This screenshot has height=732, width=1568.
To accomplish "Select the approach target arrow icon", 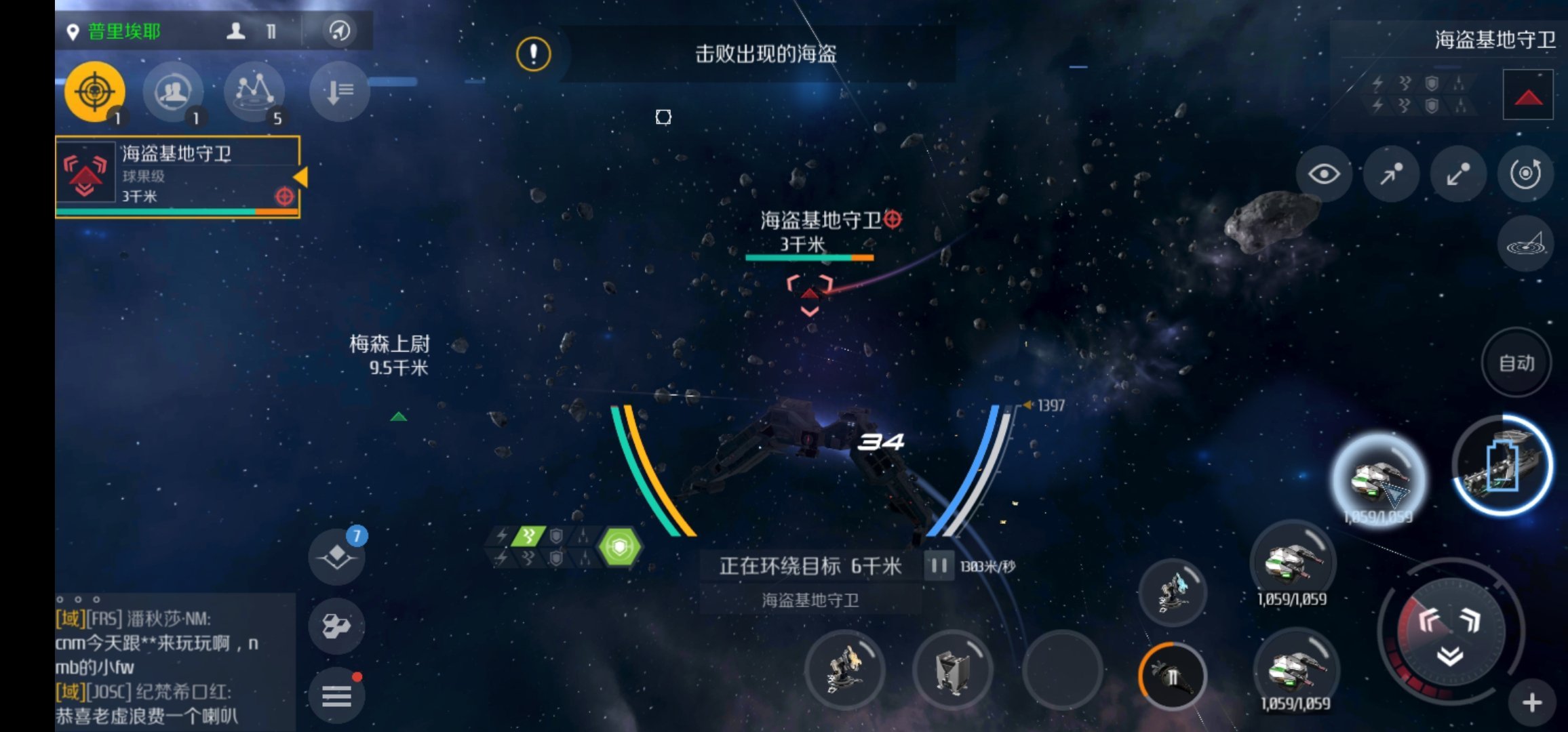I will [x=1391, y=174].
